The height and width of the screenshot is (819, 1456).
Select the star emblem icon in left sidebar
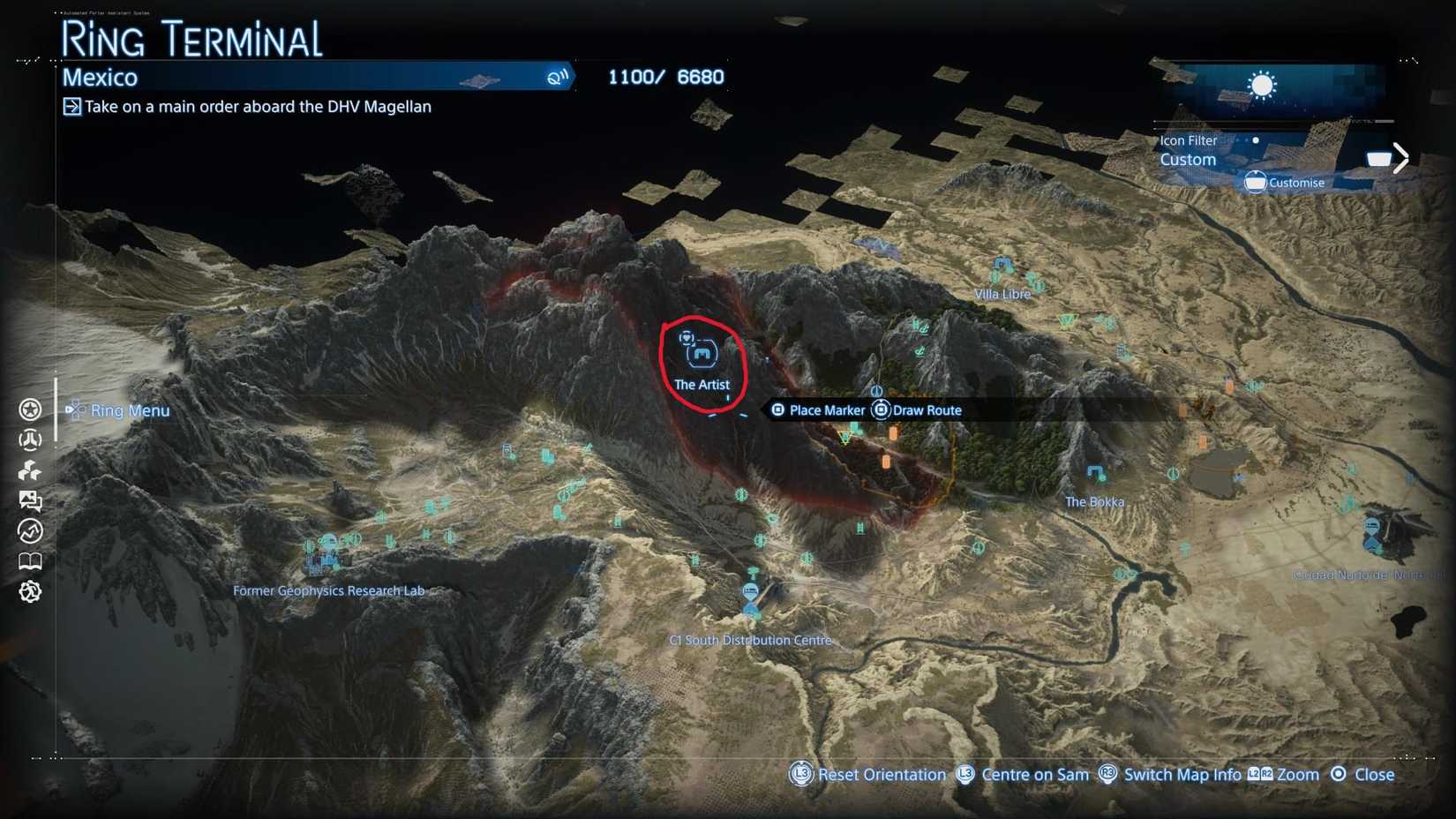[x=29, y=409]
